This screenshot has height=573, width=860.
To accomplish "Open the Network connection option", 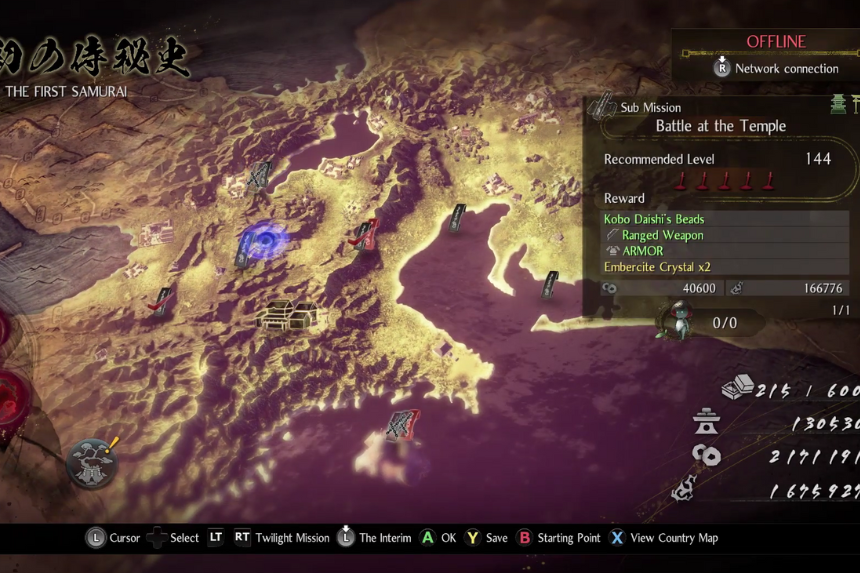I will tap(776, 68).
